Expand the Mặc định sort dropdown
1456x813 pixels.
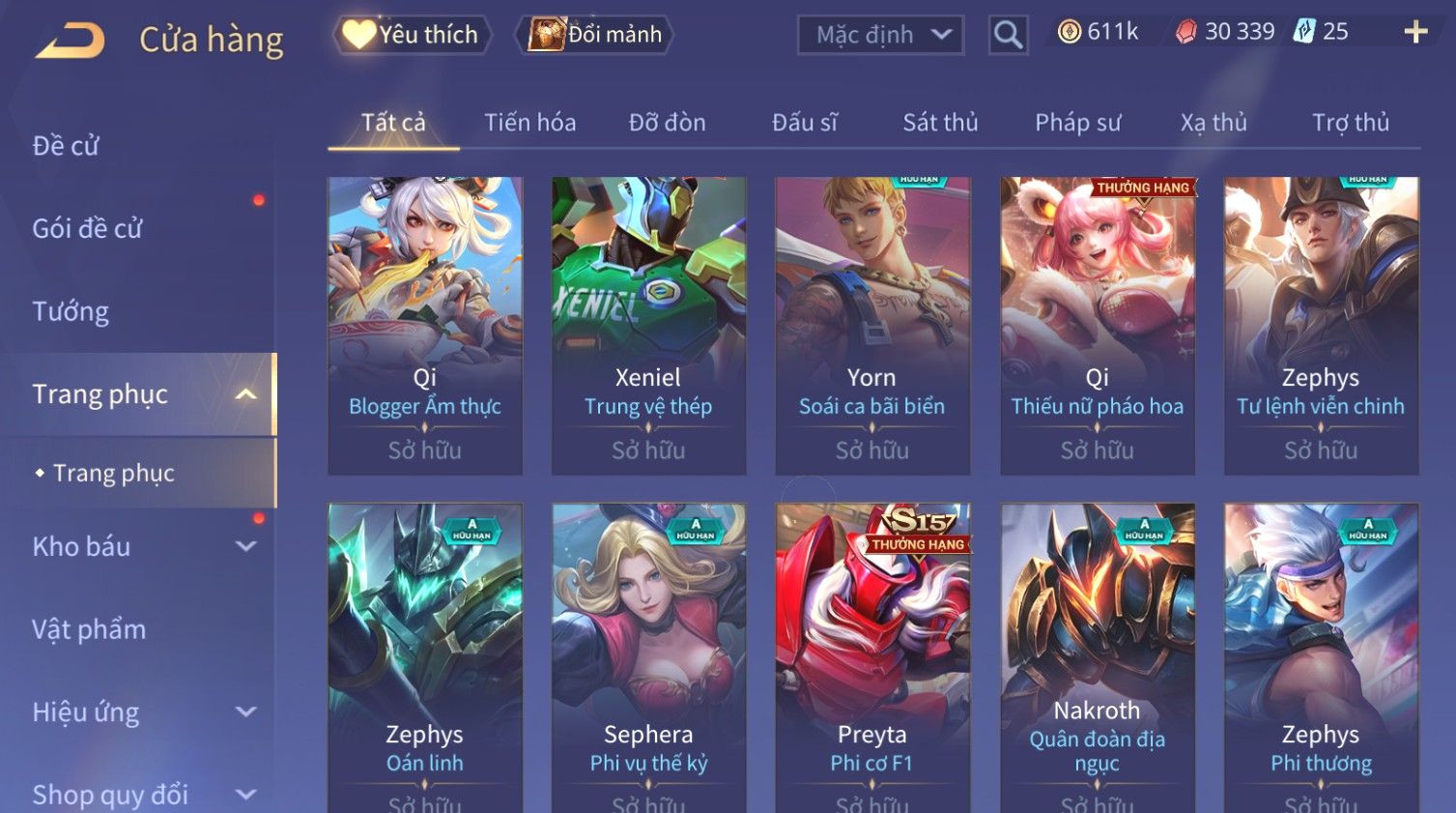880,35
